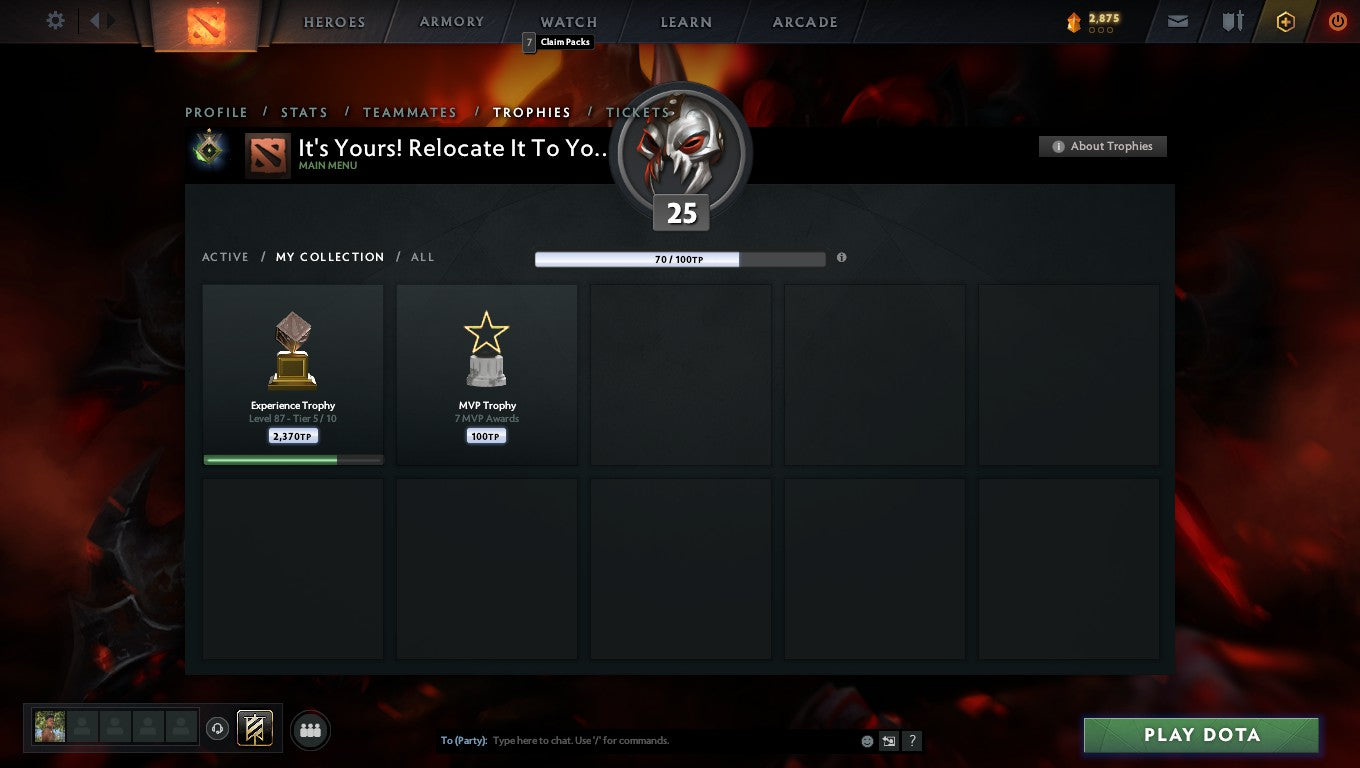Click the trophy progress info circle icon

pyautogui.click(x=841, y=258)
